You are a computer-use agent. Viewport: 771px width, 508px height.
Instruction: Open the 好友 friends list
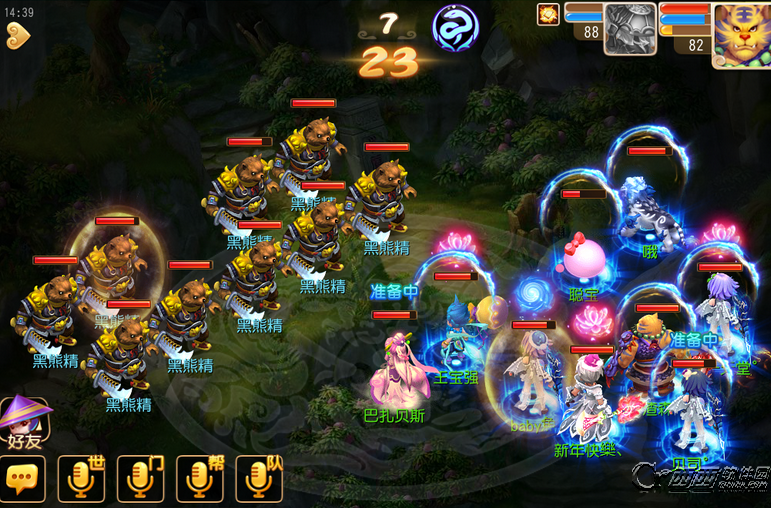24,421
